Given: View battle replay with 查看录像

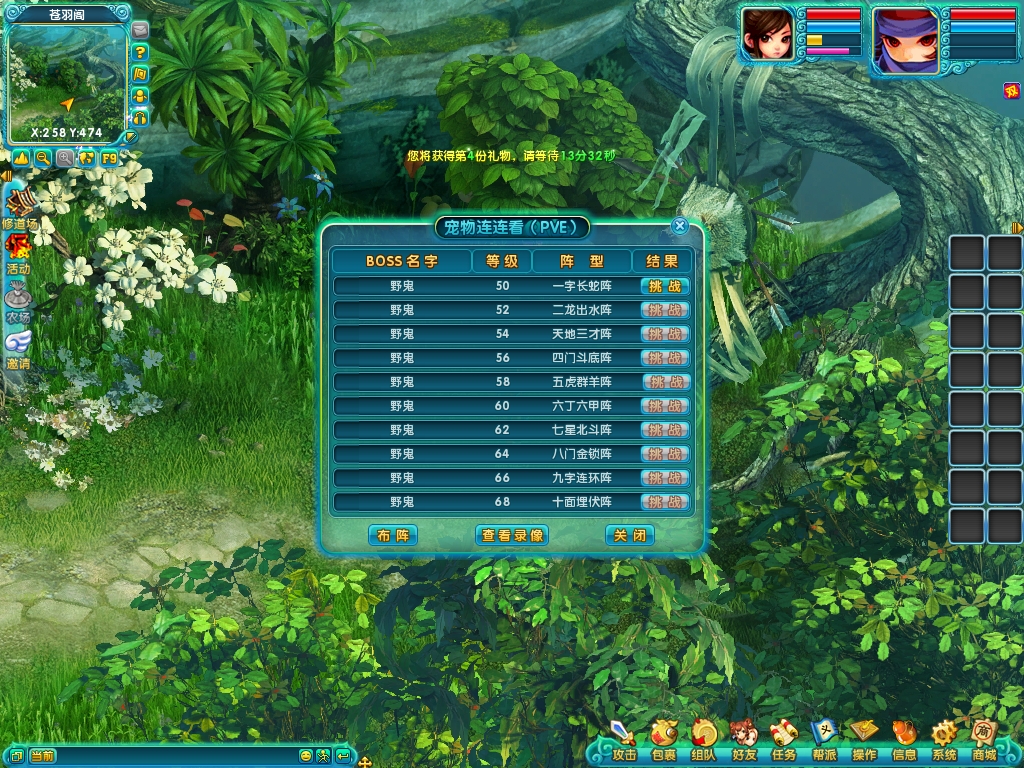Looking at the screenshot, I should (512, 535).
